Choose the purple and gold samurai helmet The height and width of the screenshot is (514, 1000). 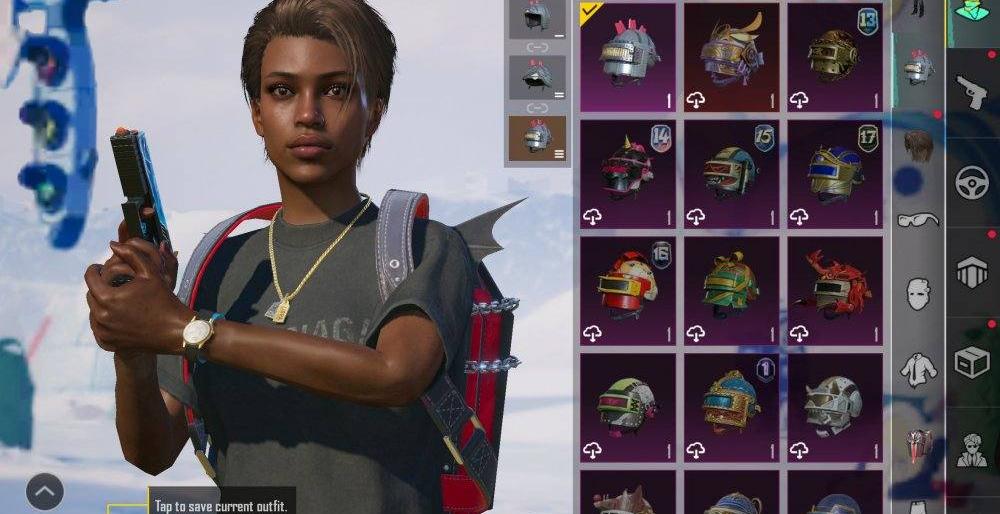click(731, 56)
